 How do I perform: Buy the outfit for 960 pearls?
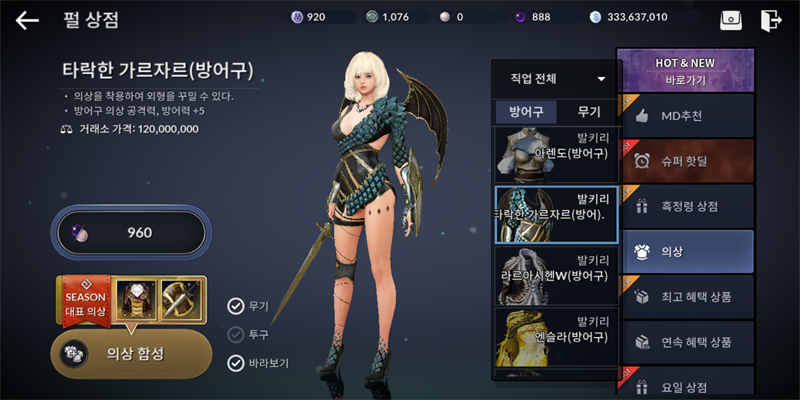click(131, 233)
